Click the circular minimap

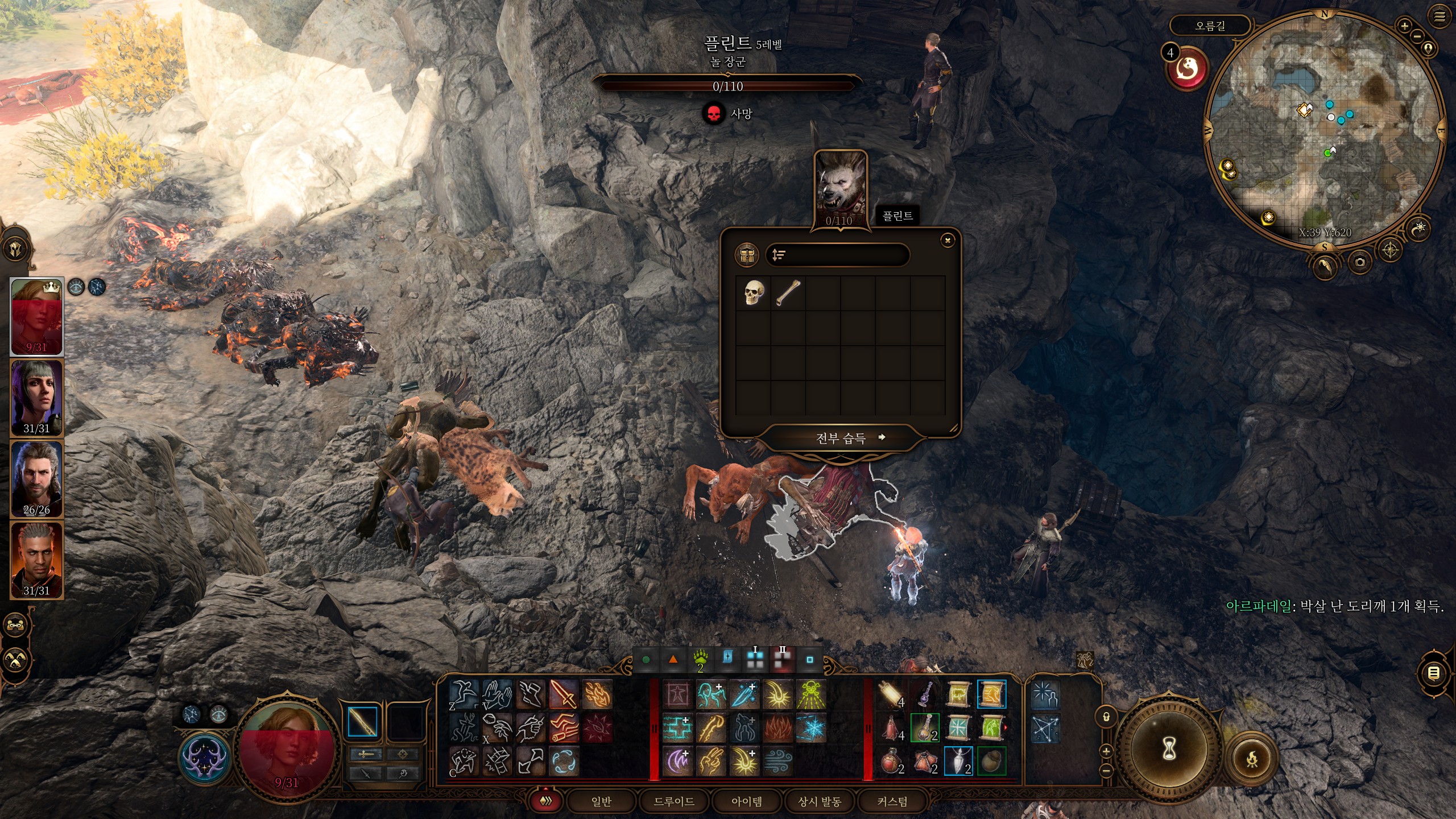pos(1325,131)
